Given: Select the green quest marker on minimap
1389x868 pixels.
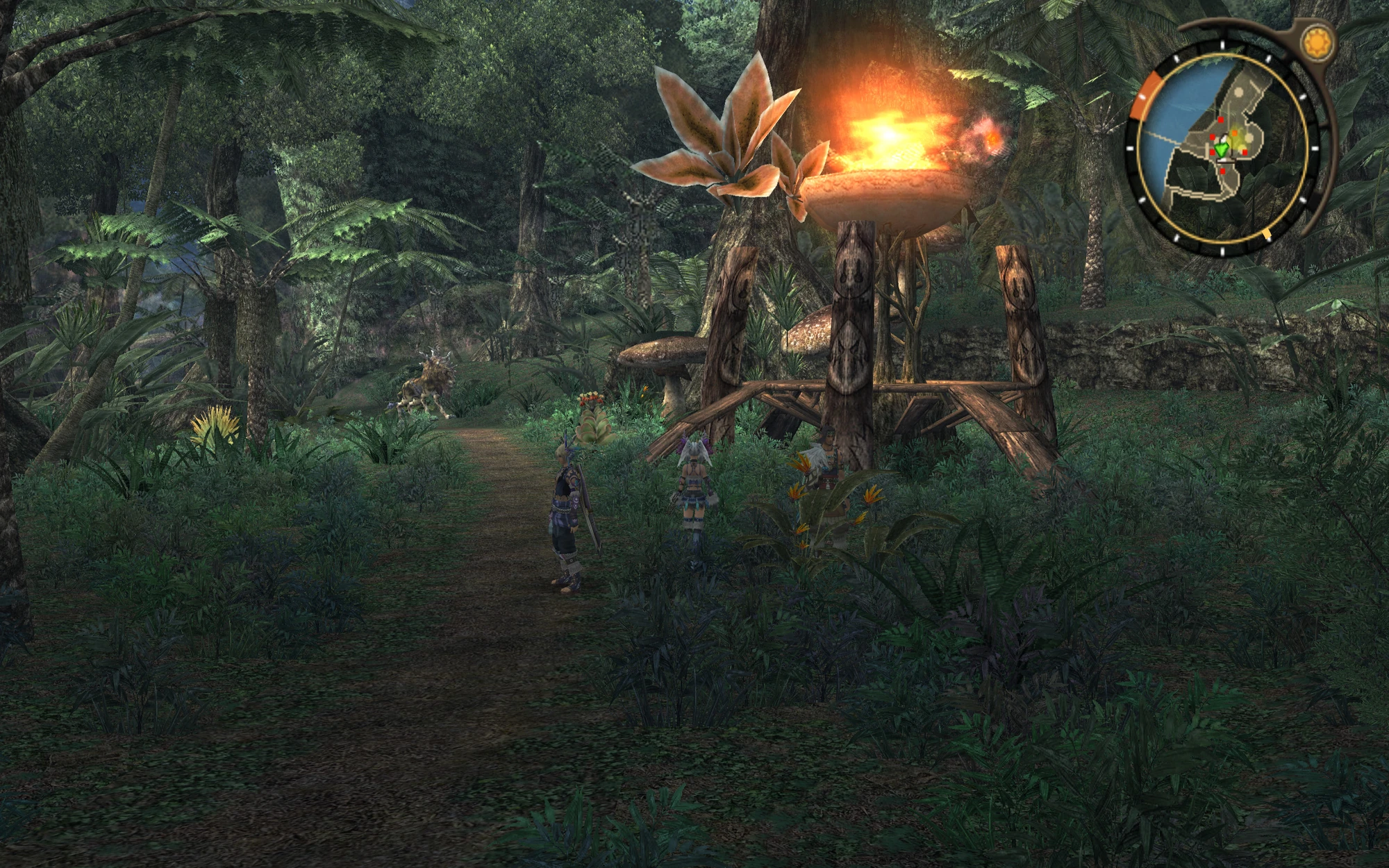Looking at the screenshot, I should [x=1221, y=149].
